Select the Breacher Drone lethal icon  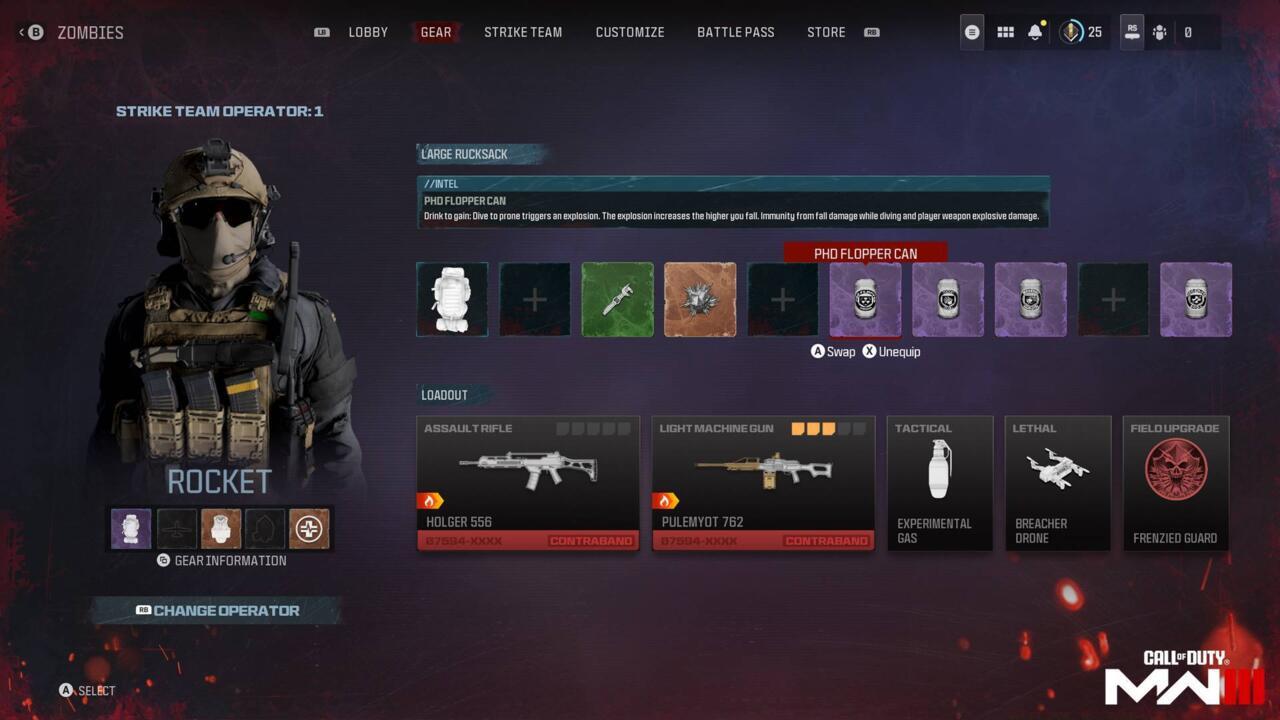[1057, 467]
